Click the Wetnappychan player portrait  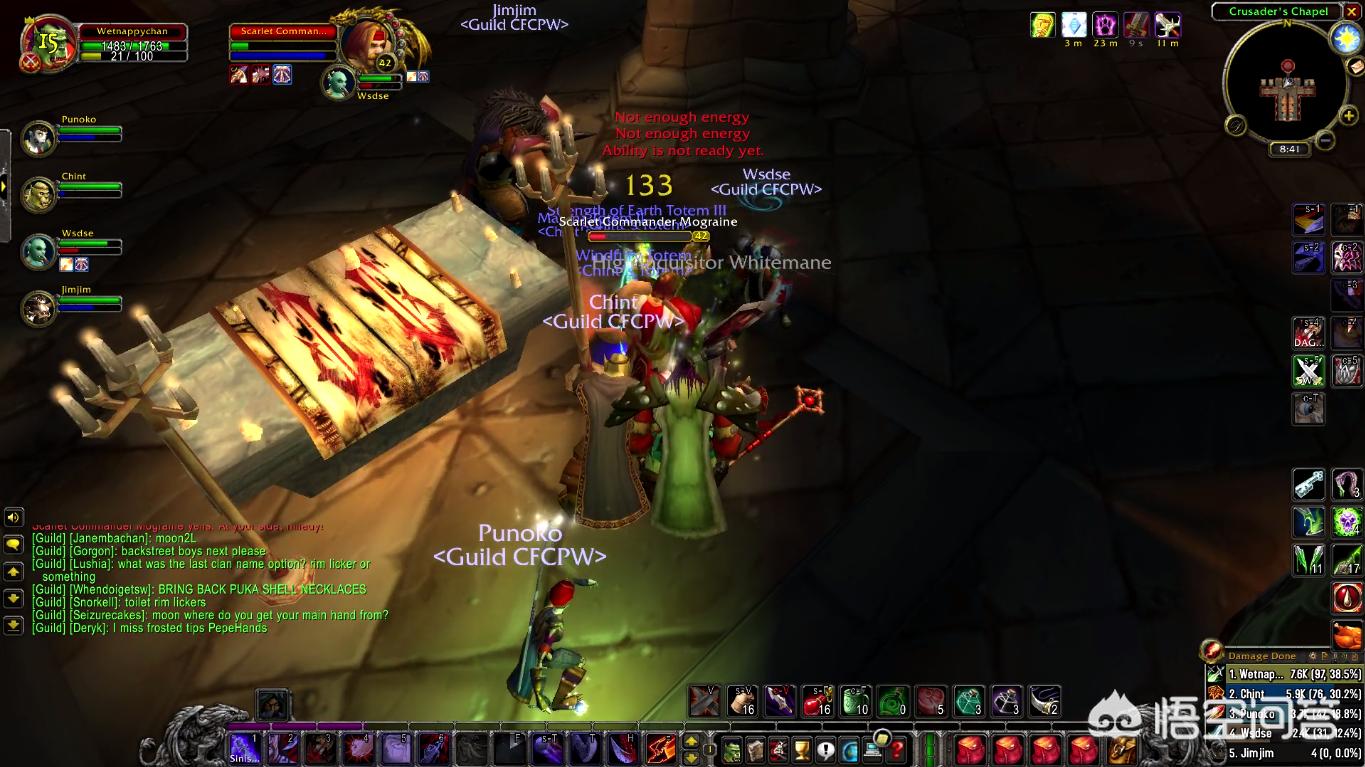[48, 42]
